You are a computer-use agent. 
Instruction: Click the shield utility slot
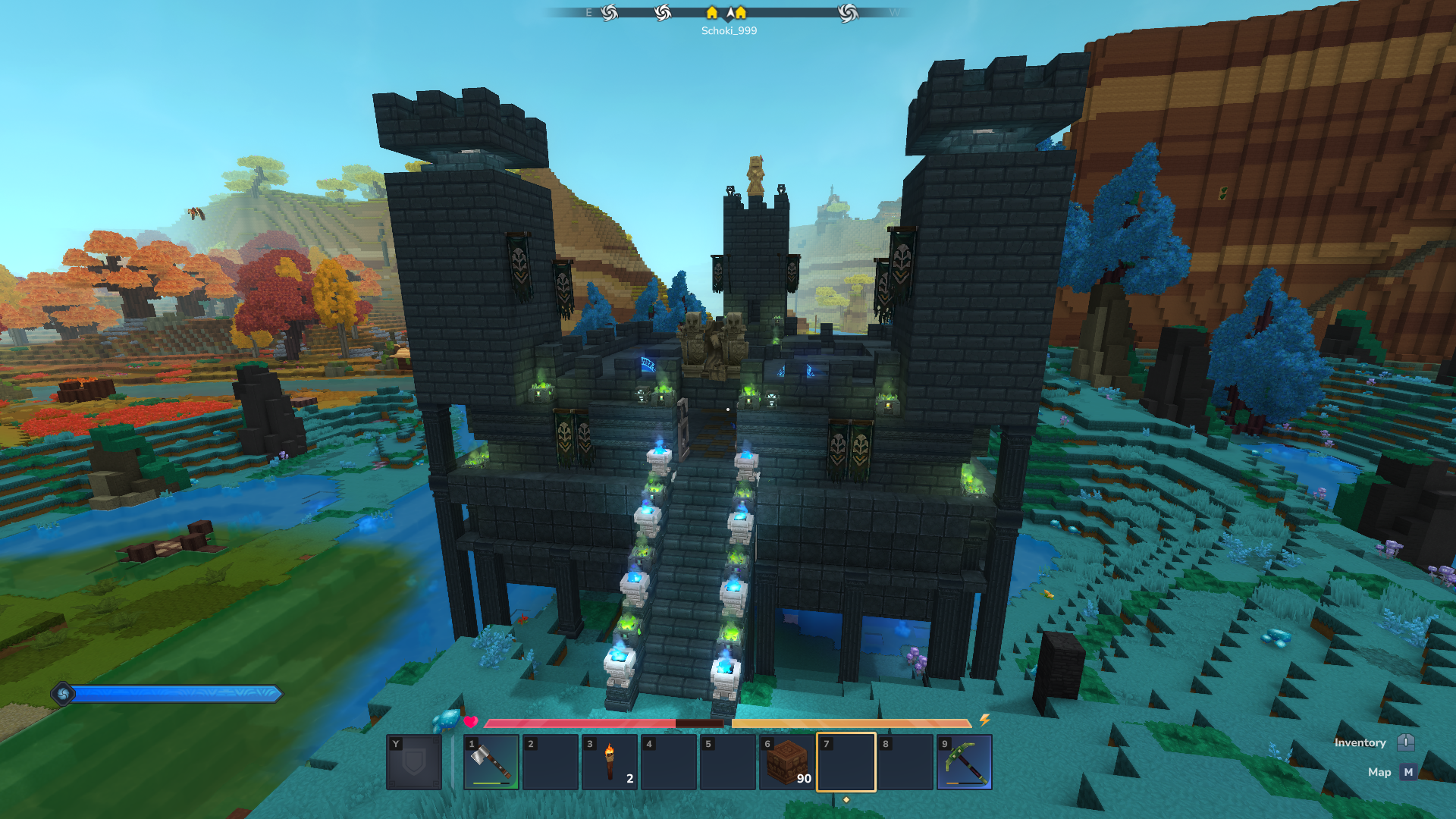point(414,762)
